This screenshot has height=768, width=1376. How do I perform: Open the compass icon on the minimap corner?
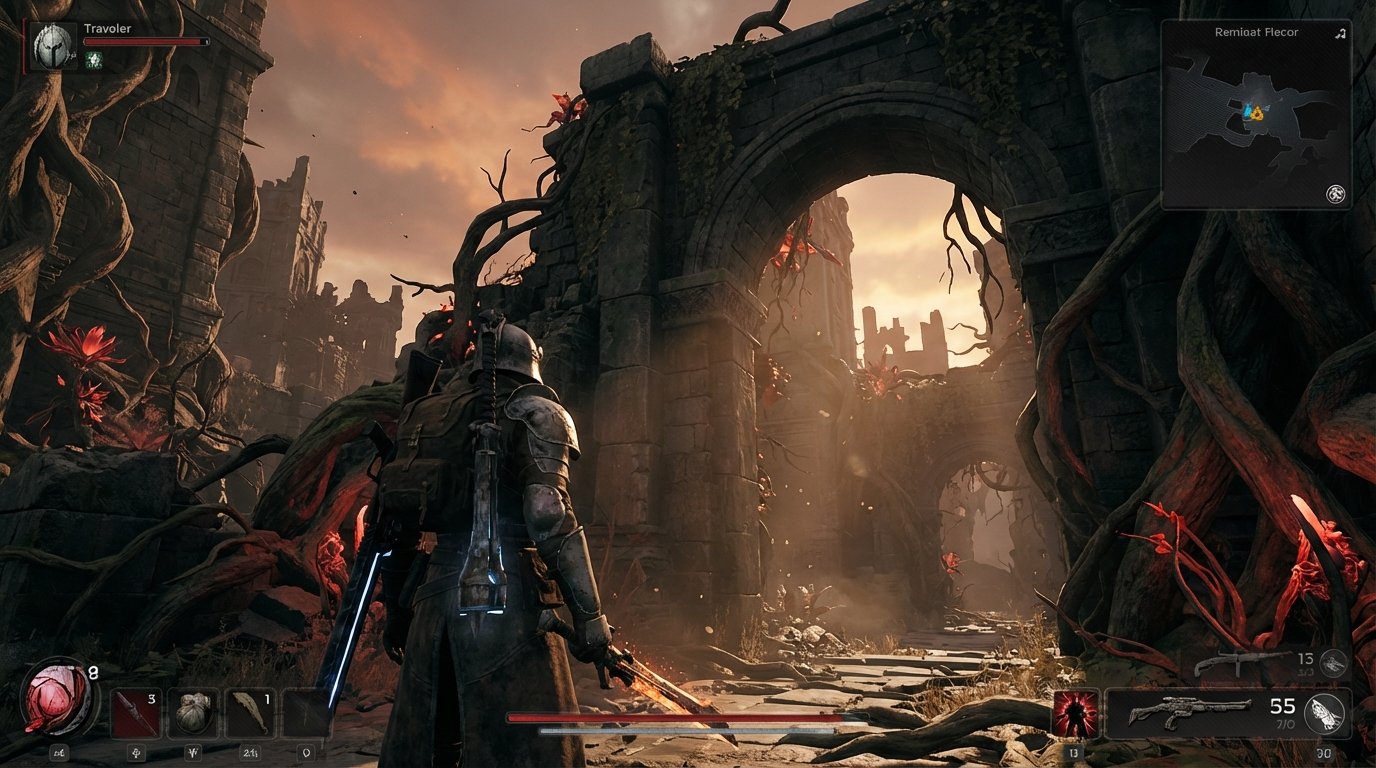point(1338,192)
